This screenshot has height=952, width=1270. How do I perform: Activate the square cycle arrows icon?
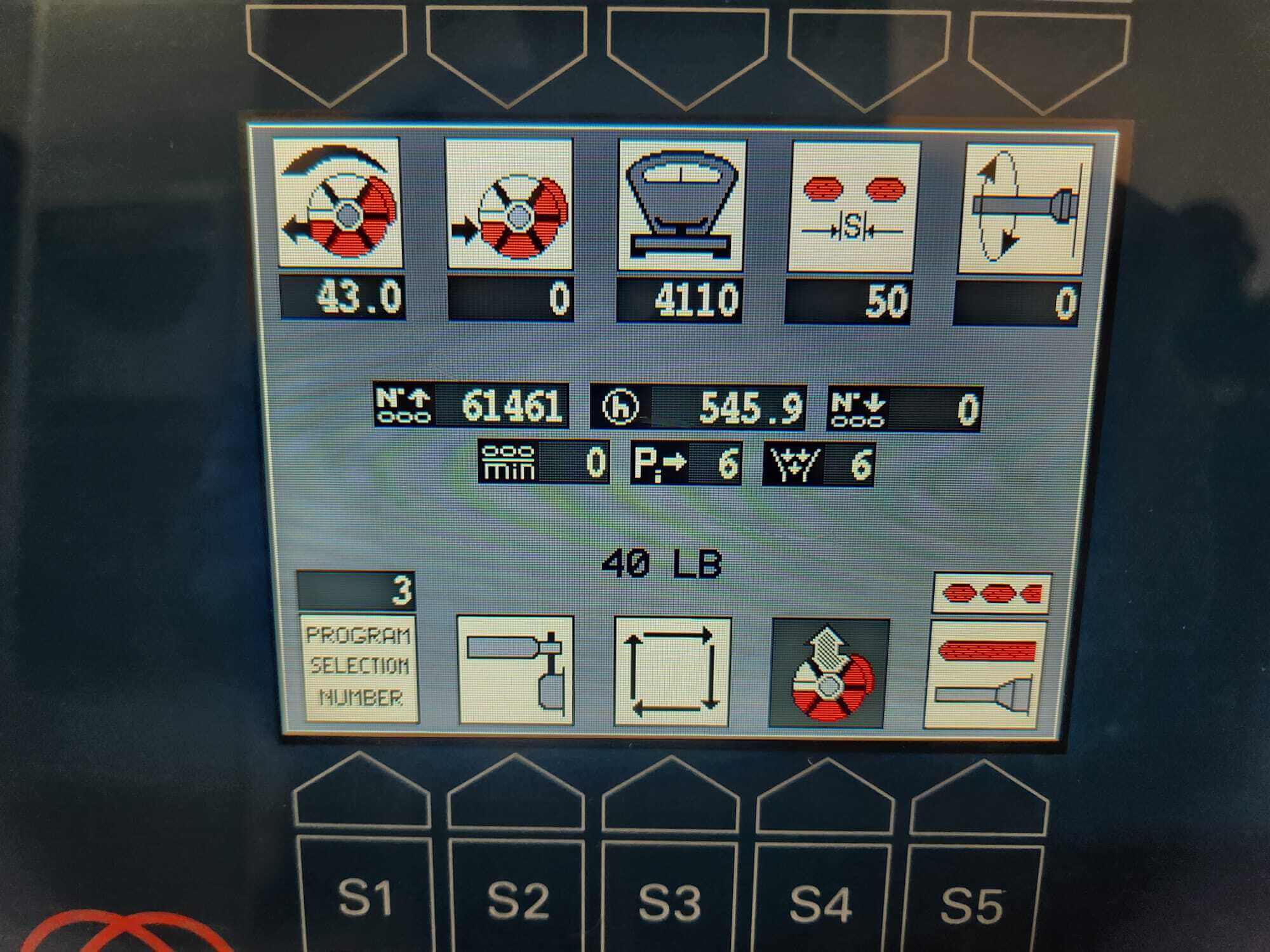pos(672,671)
